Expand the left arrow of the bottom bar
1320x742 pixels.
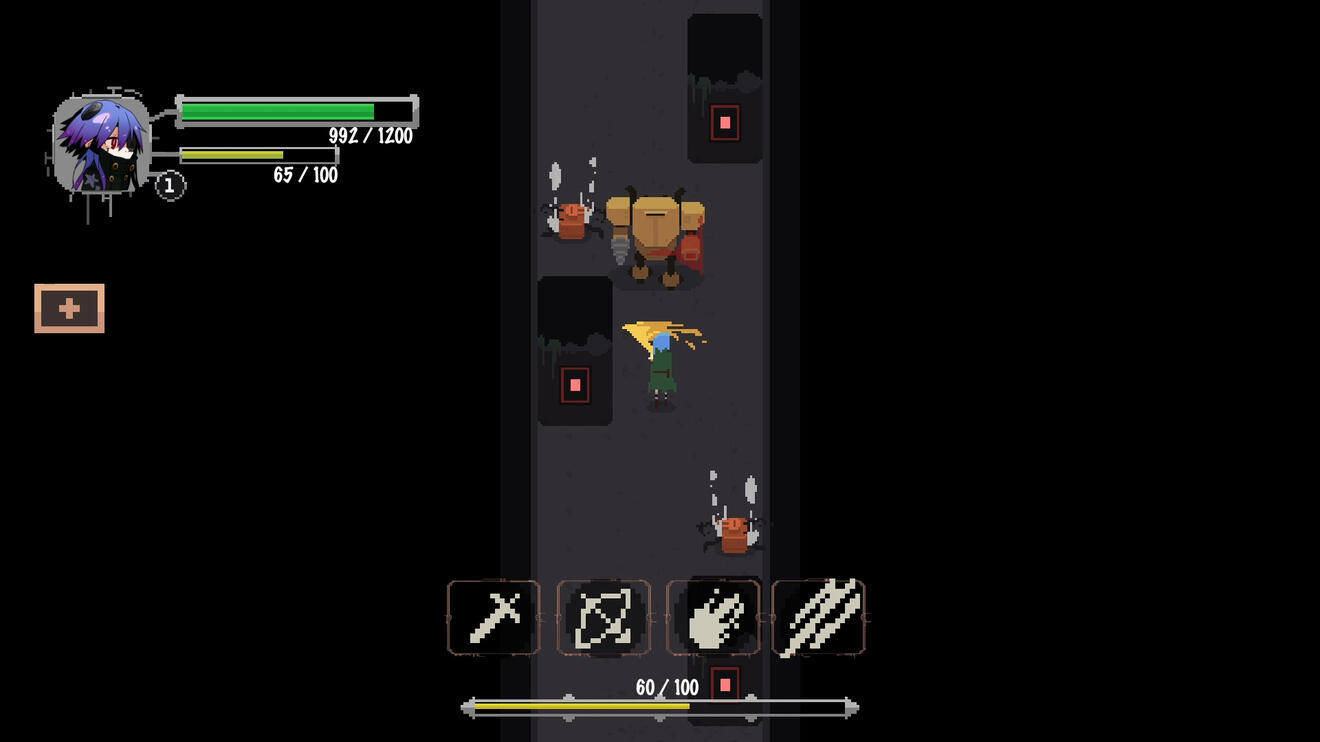(x=467, y=707)
